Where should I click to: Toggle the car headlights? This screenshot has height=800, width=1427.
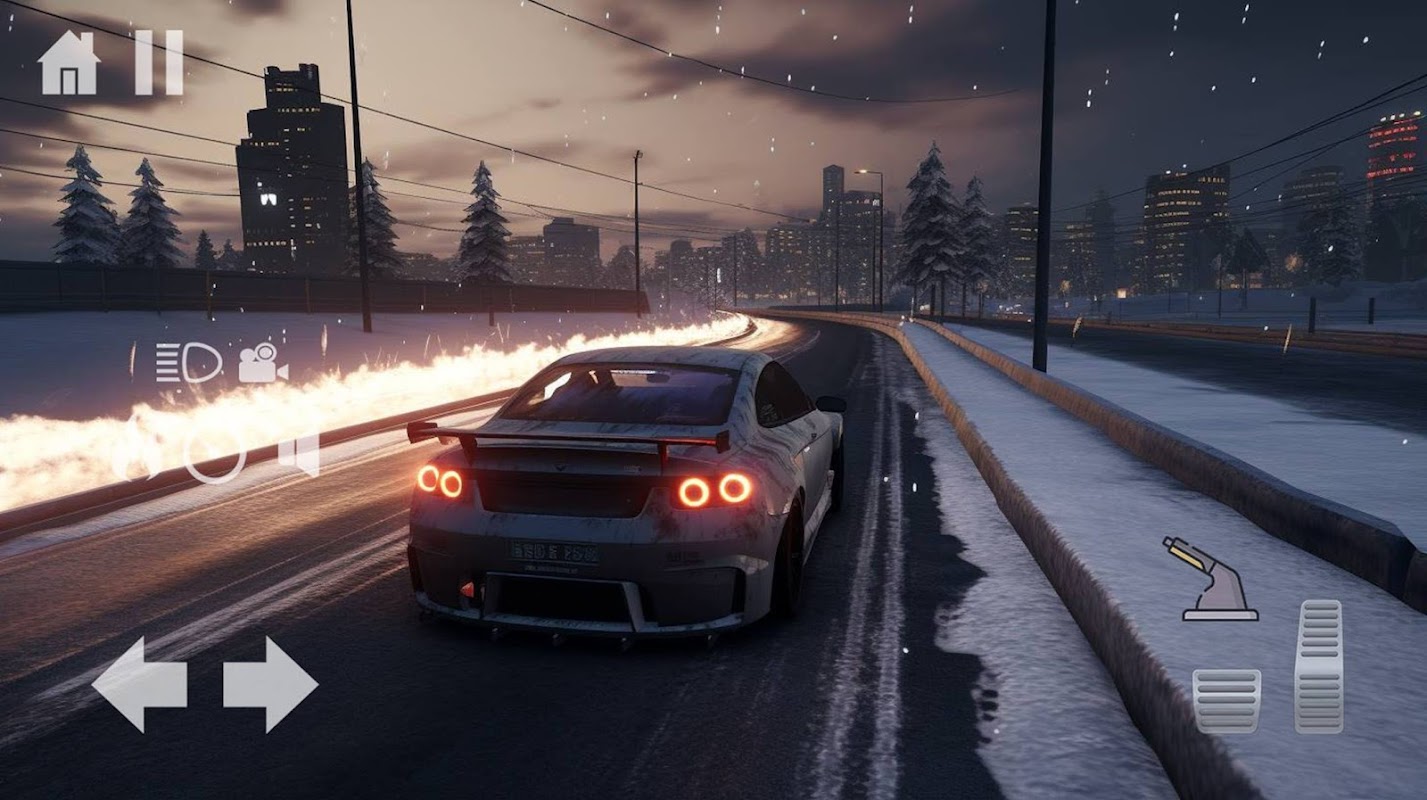[x=188, y=362]
